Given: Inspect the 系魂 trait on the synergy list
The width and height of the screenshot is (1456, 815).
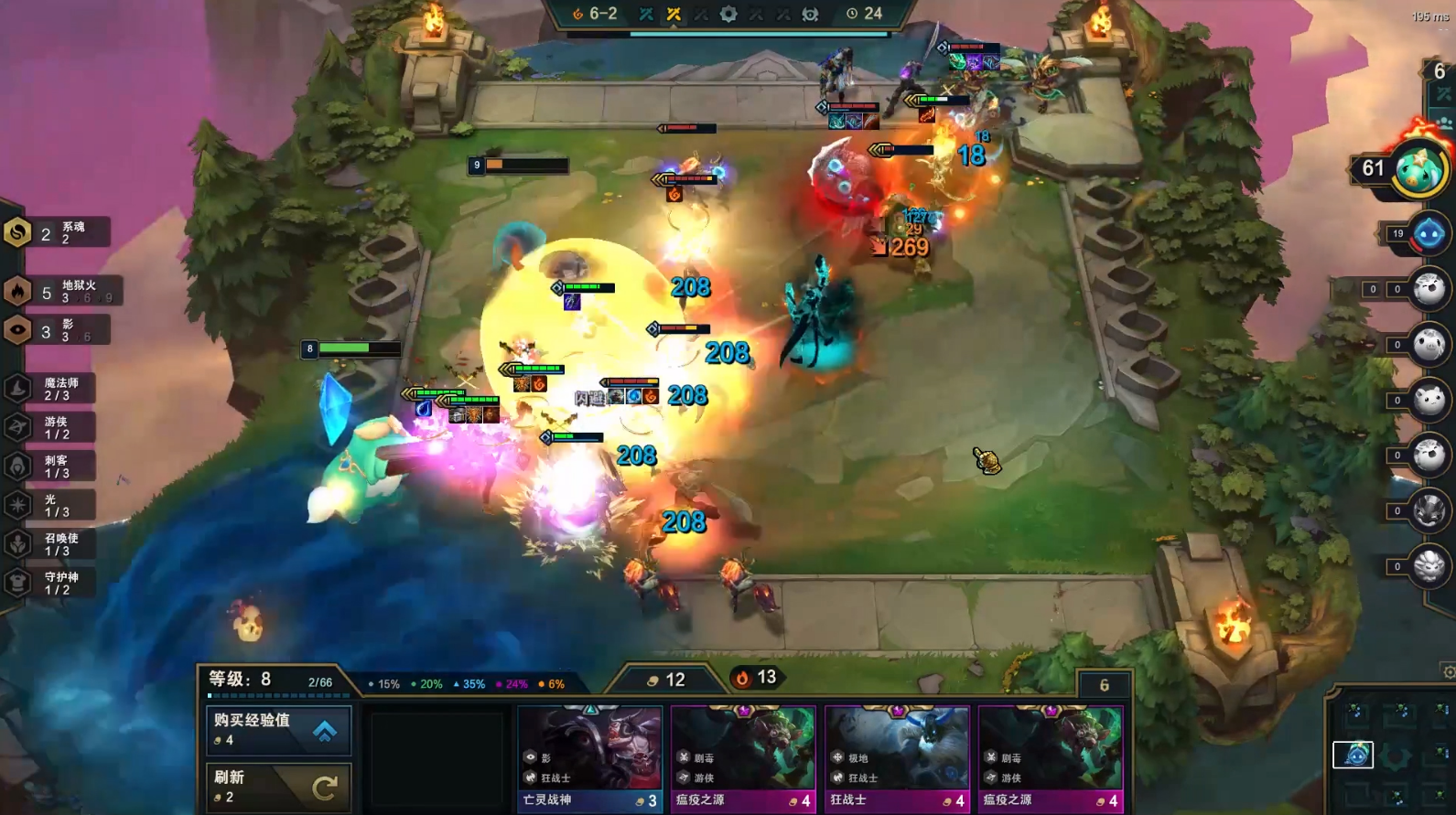Looking at the screenshot, I should point(57,233).
